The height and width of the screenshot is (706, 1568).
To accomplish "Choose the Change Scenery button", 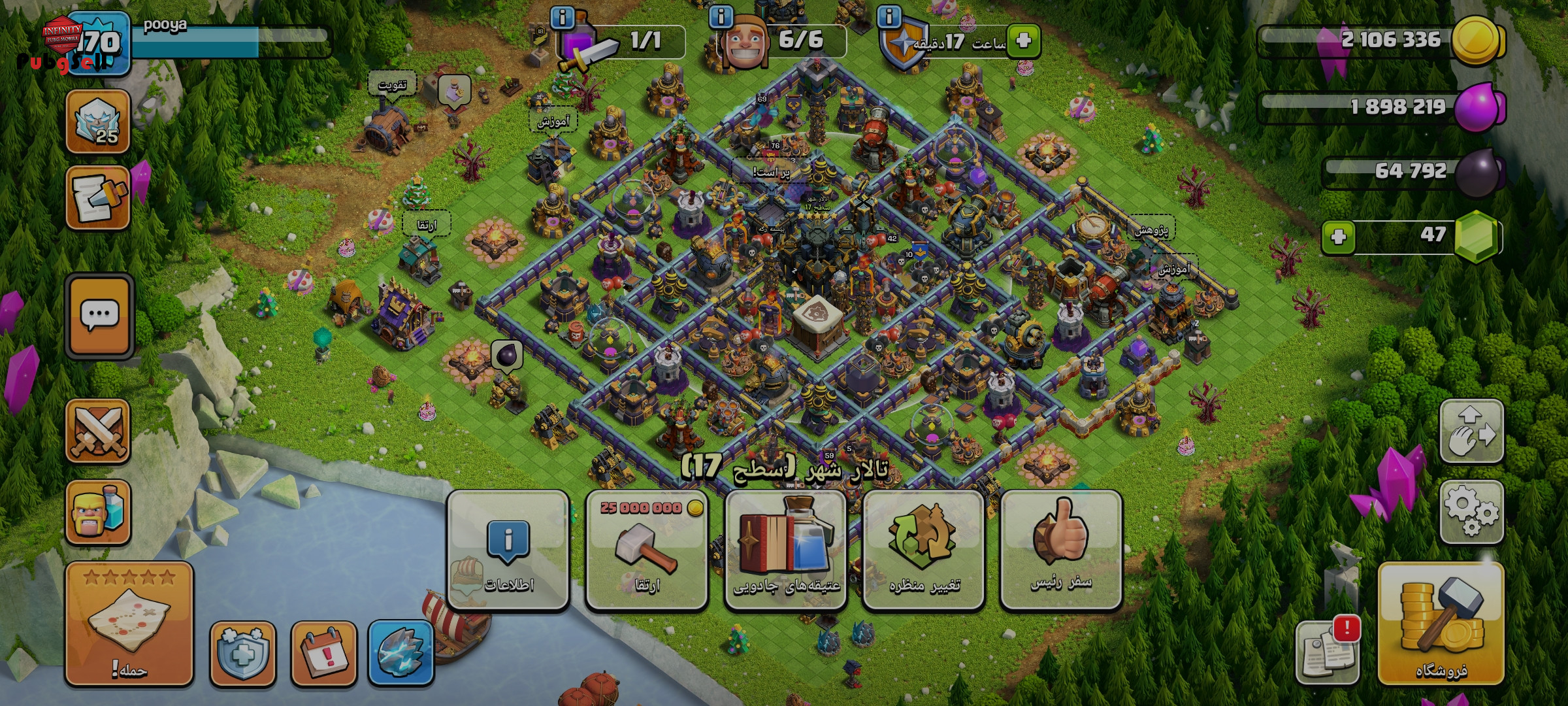I will [x=923, y=550].
